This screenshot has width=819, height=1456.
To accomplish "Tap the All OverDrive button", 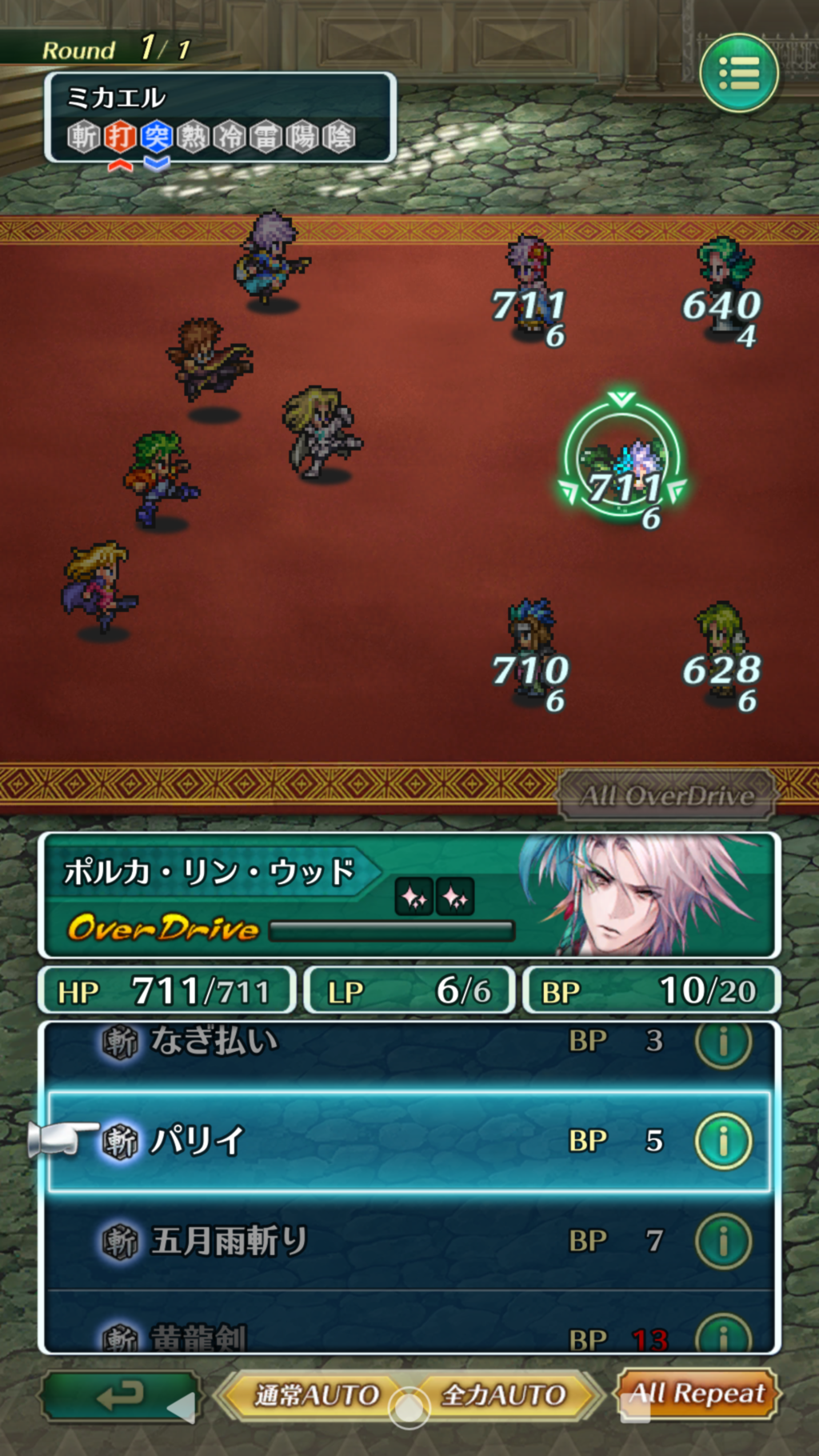I will pos(666,795).
